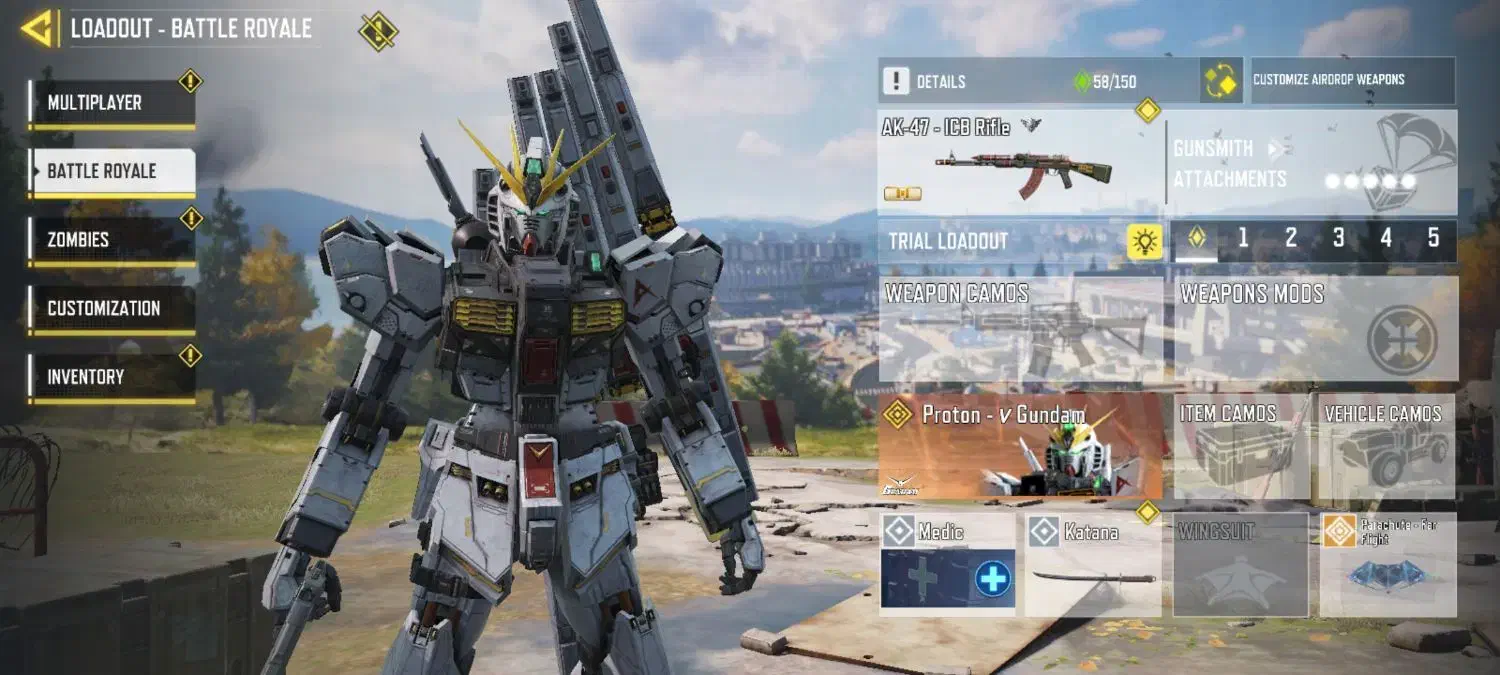Viewport: 1500px width, 675px height.
Task: Select the AK-47 ICB Rifle weapon card
Action: 1020,162
